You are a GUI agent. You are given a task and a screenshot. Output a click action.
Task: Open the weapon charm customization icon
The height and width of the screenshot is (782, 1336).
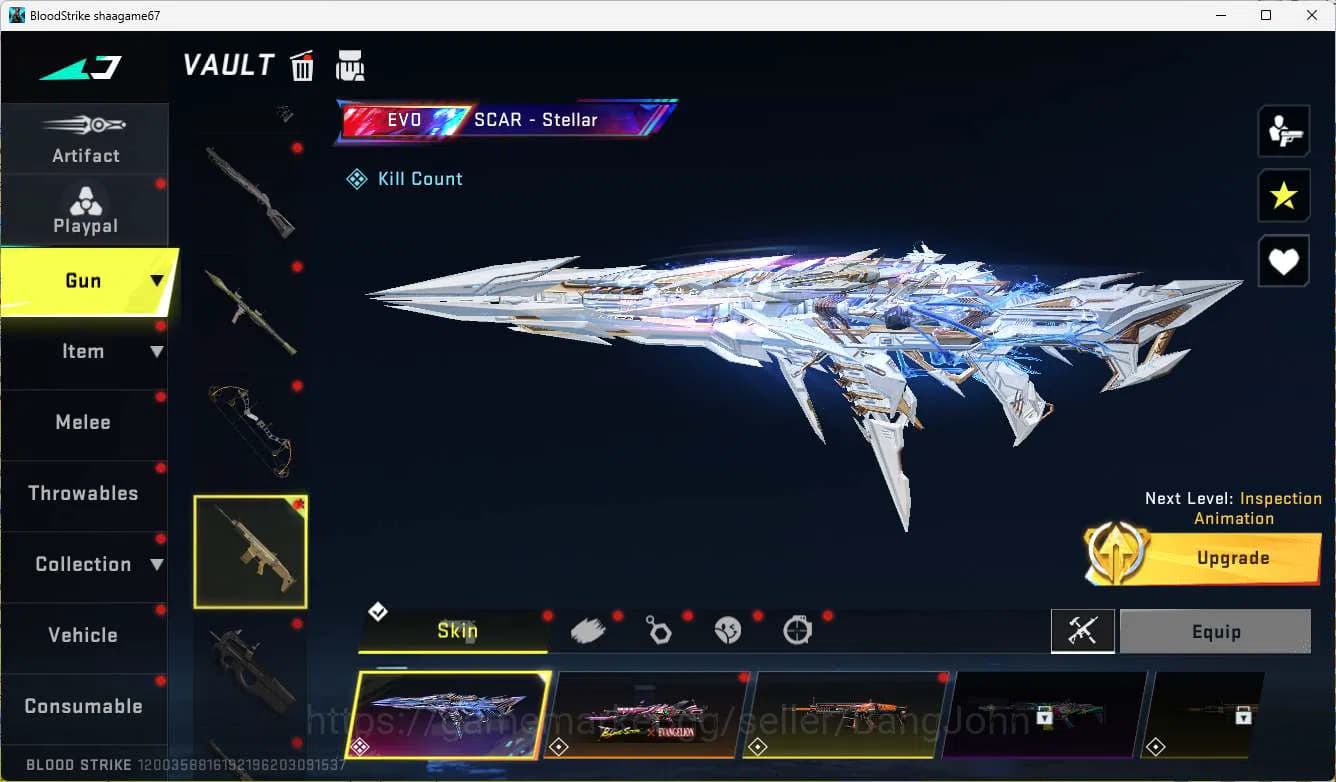pos(658,629)
